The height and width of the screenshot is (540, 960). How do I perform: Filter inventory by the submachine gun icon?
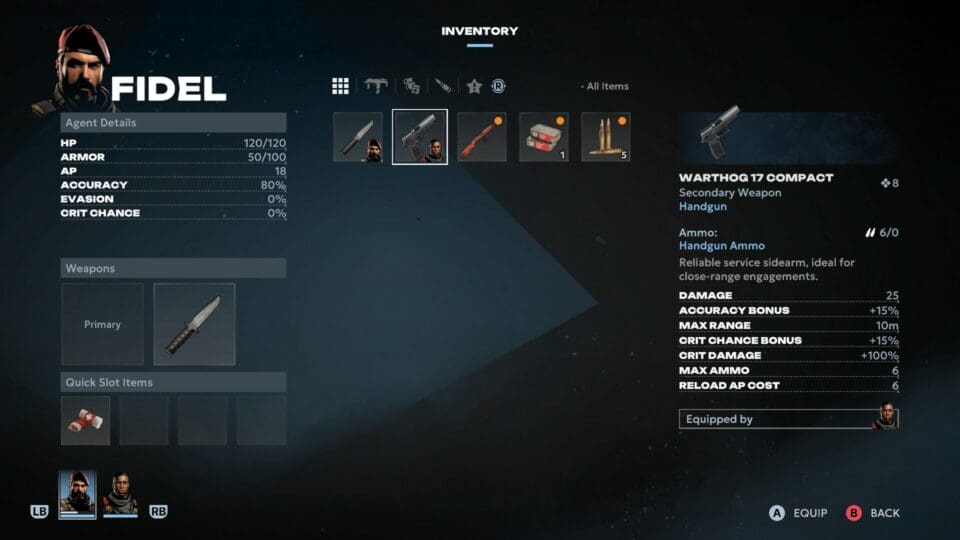pos(376,86)
